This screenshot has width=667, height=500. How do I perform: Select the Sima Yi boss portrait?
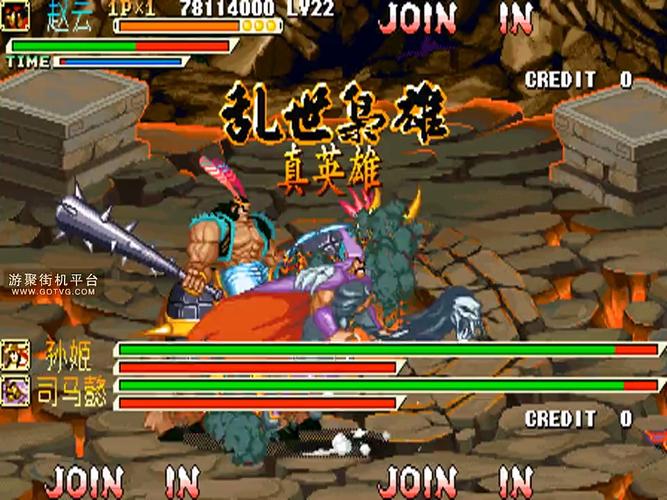15,390
